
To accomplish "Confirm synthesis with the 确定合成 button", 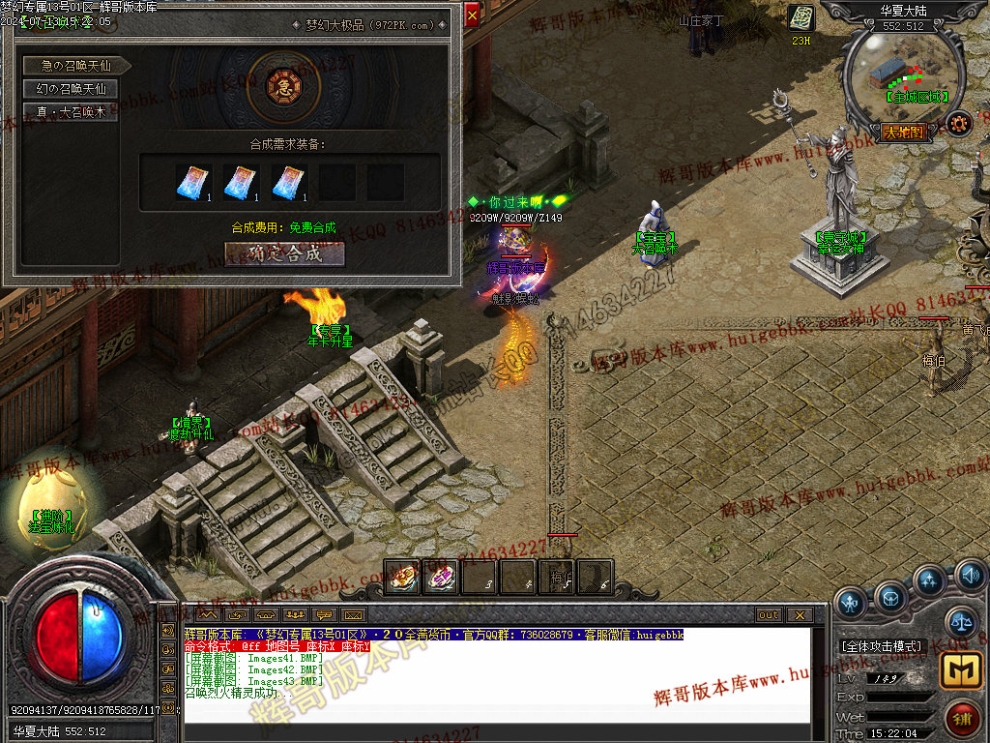I will (285, 254).
